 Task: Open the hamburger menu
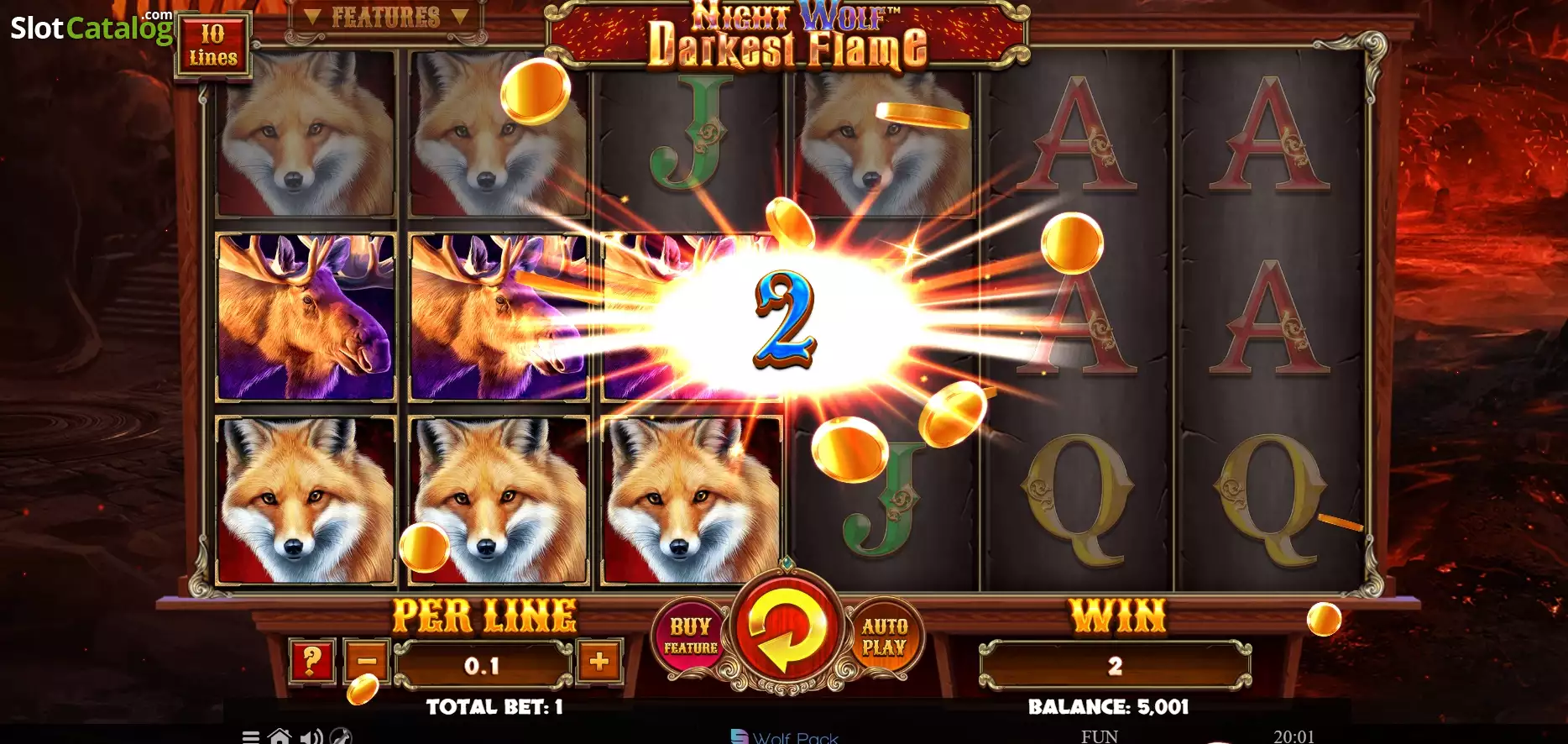click(250, 736)
